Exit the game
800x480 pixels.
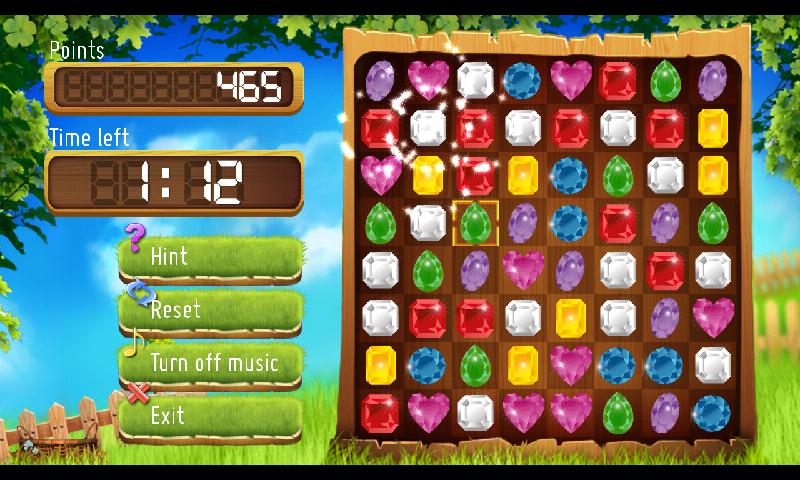pyautogui.click(x=210, y=415)
